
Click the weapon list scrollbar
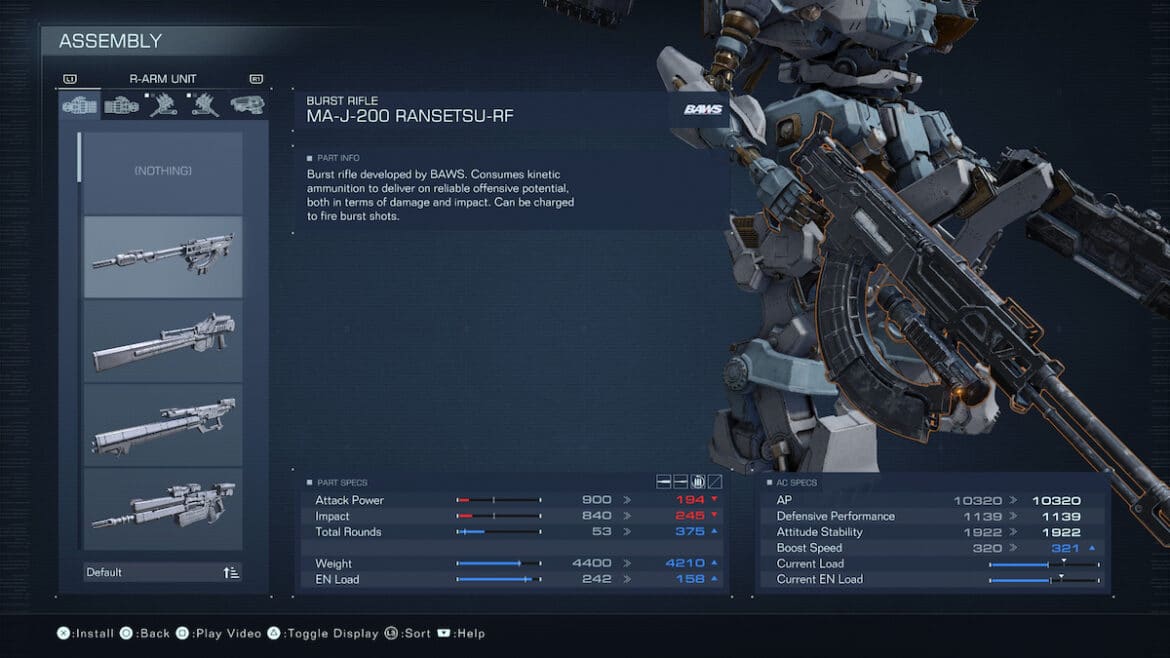click(x=79, y=157)
